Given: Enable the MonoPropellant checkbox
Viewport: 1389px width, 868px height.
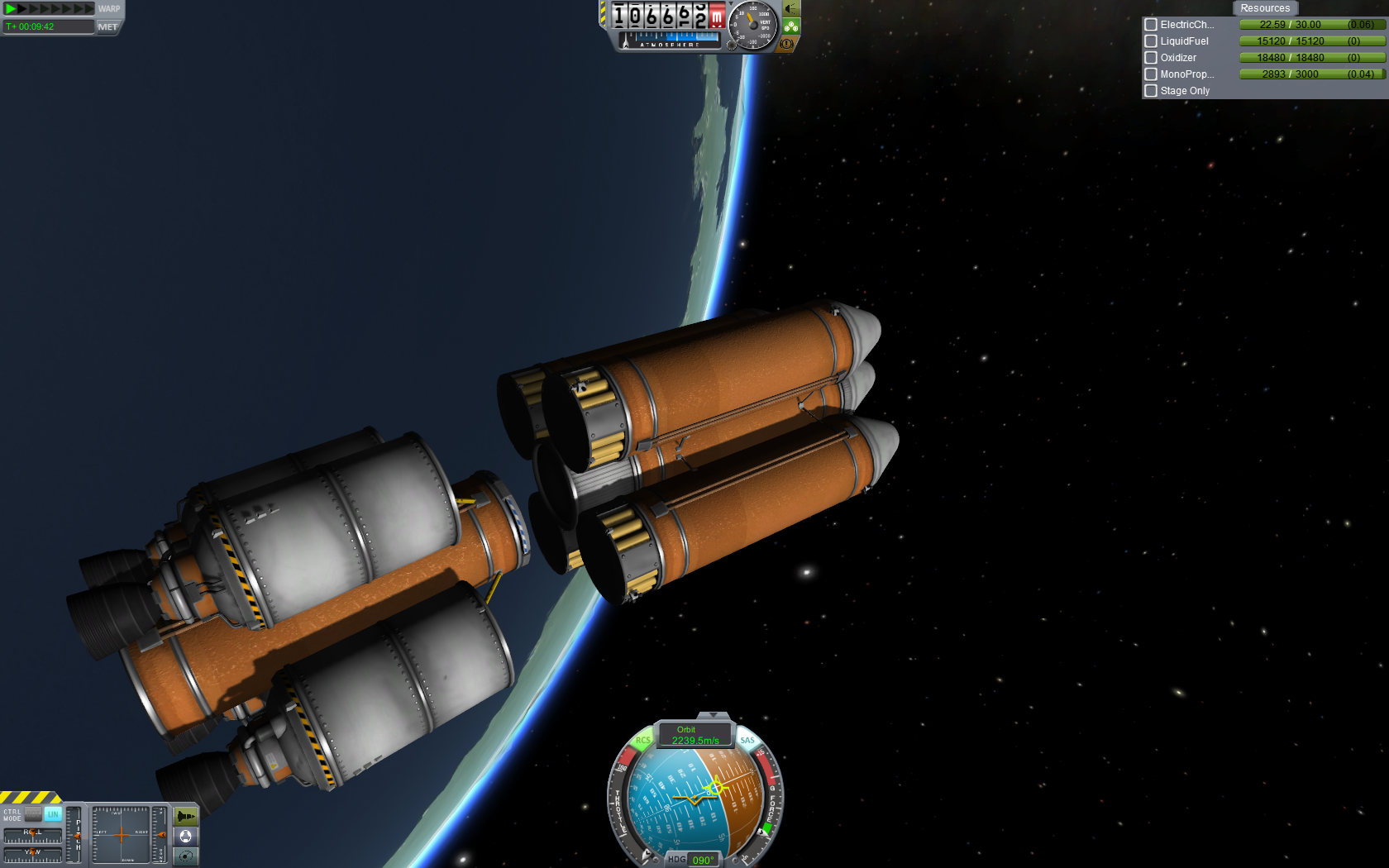Looking at the screenshot, I should pyautogui.click(x=1151, y=74).
